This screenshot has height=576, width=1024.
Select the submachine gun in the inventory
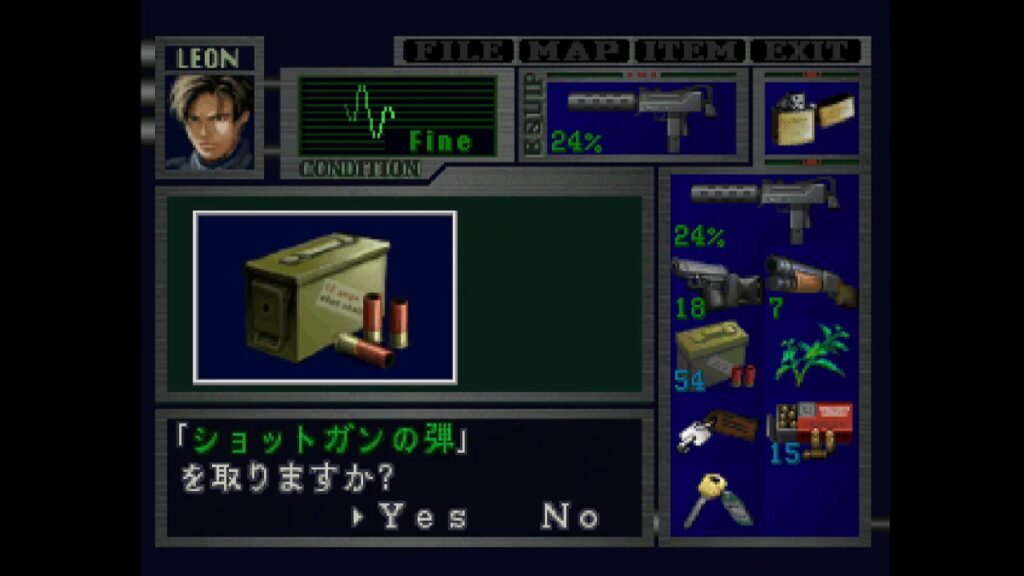pyautogui.click(x=765, y=210)
